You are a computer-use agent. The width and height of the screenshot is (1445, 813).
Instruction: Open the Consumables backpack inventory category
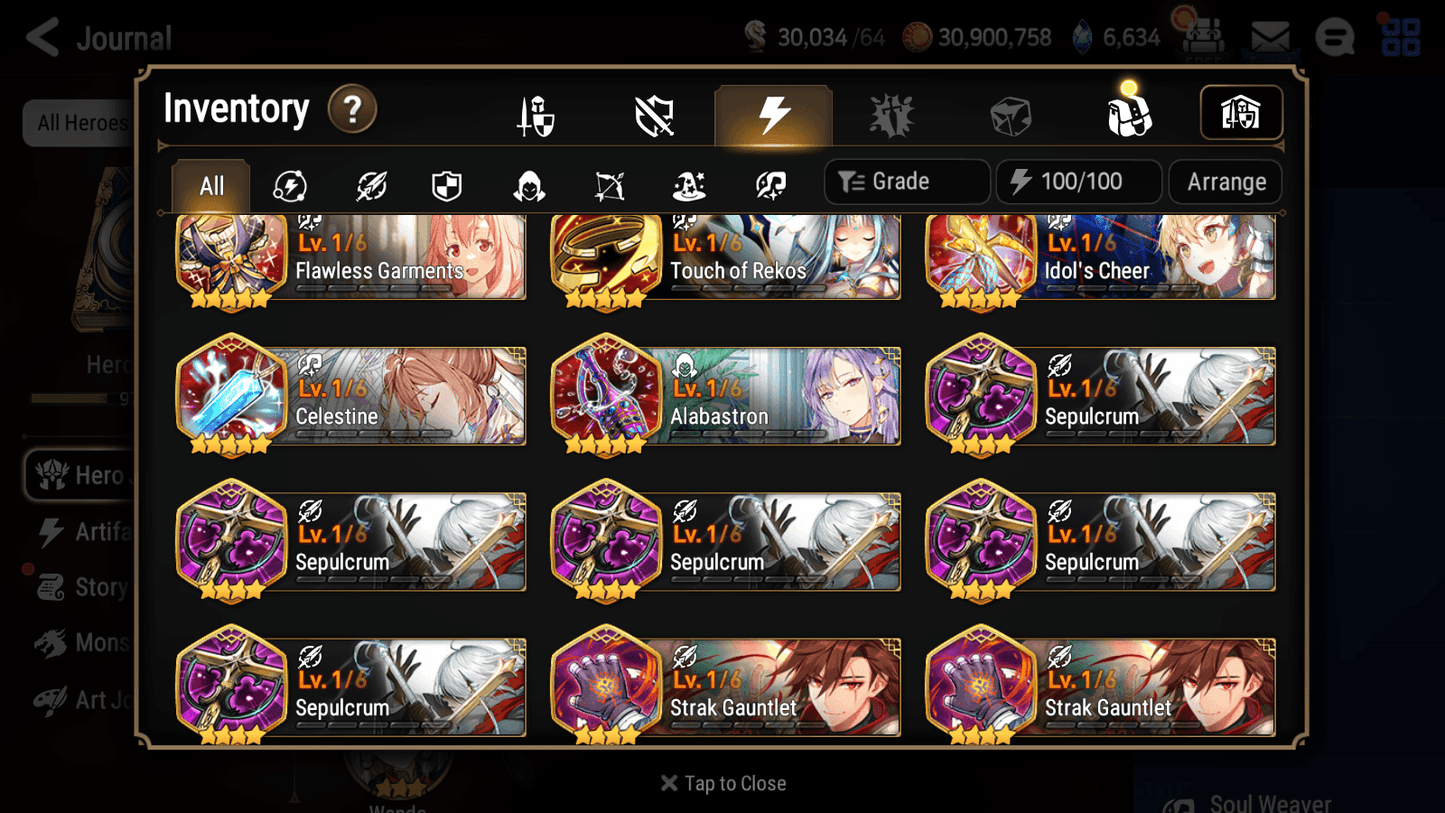point(1130,113)
